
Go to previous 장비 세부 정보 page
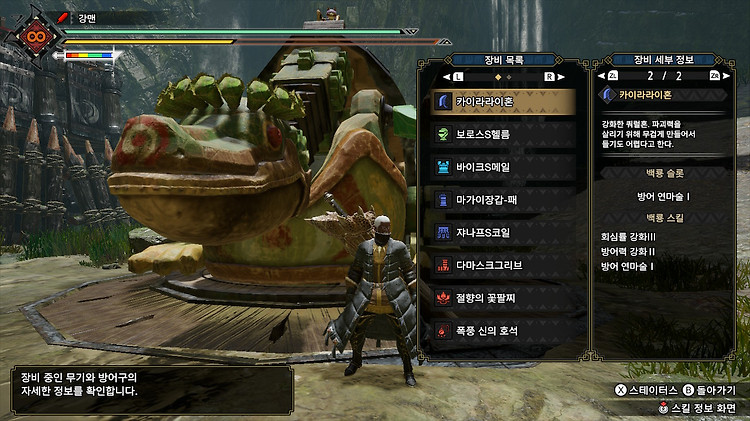(x=612, y=76)
